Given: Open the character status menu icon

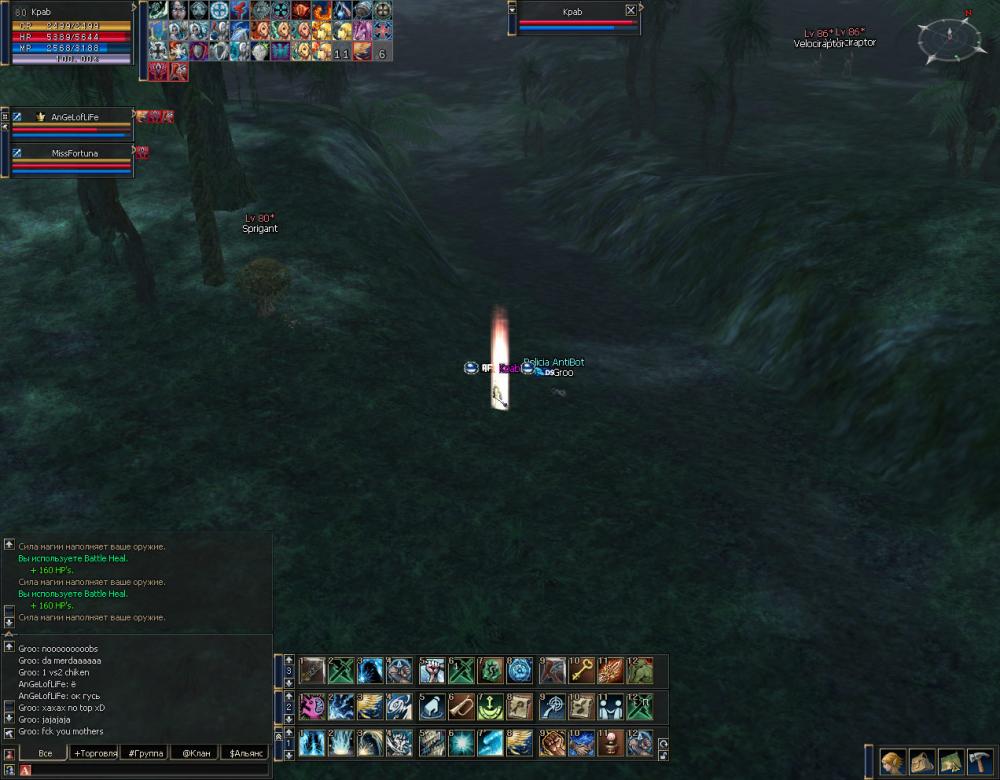Looking at the screenshot, I should pos(893,763).
